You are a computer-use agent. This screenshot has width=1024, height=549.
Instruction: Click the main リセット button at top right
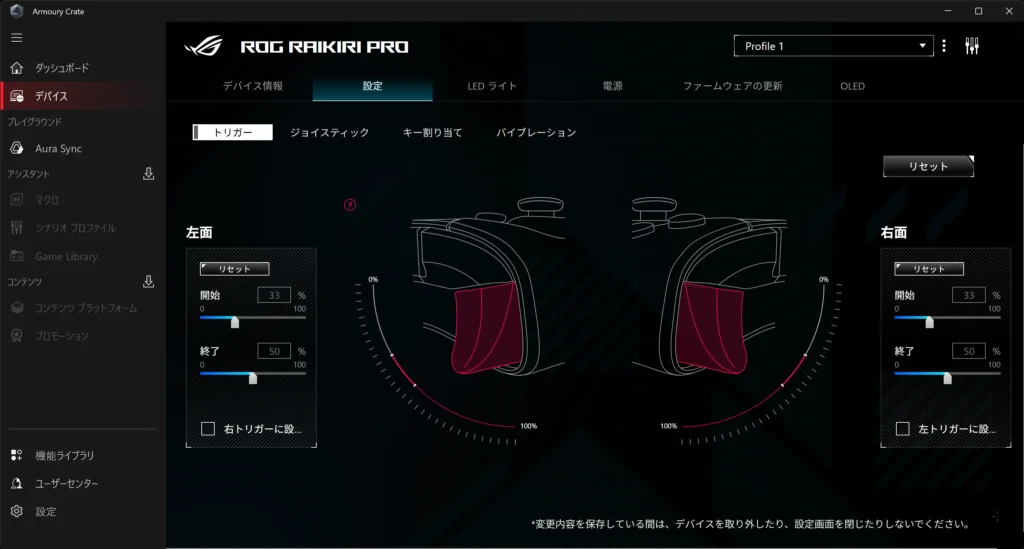point(928,166)
